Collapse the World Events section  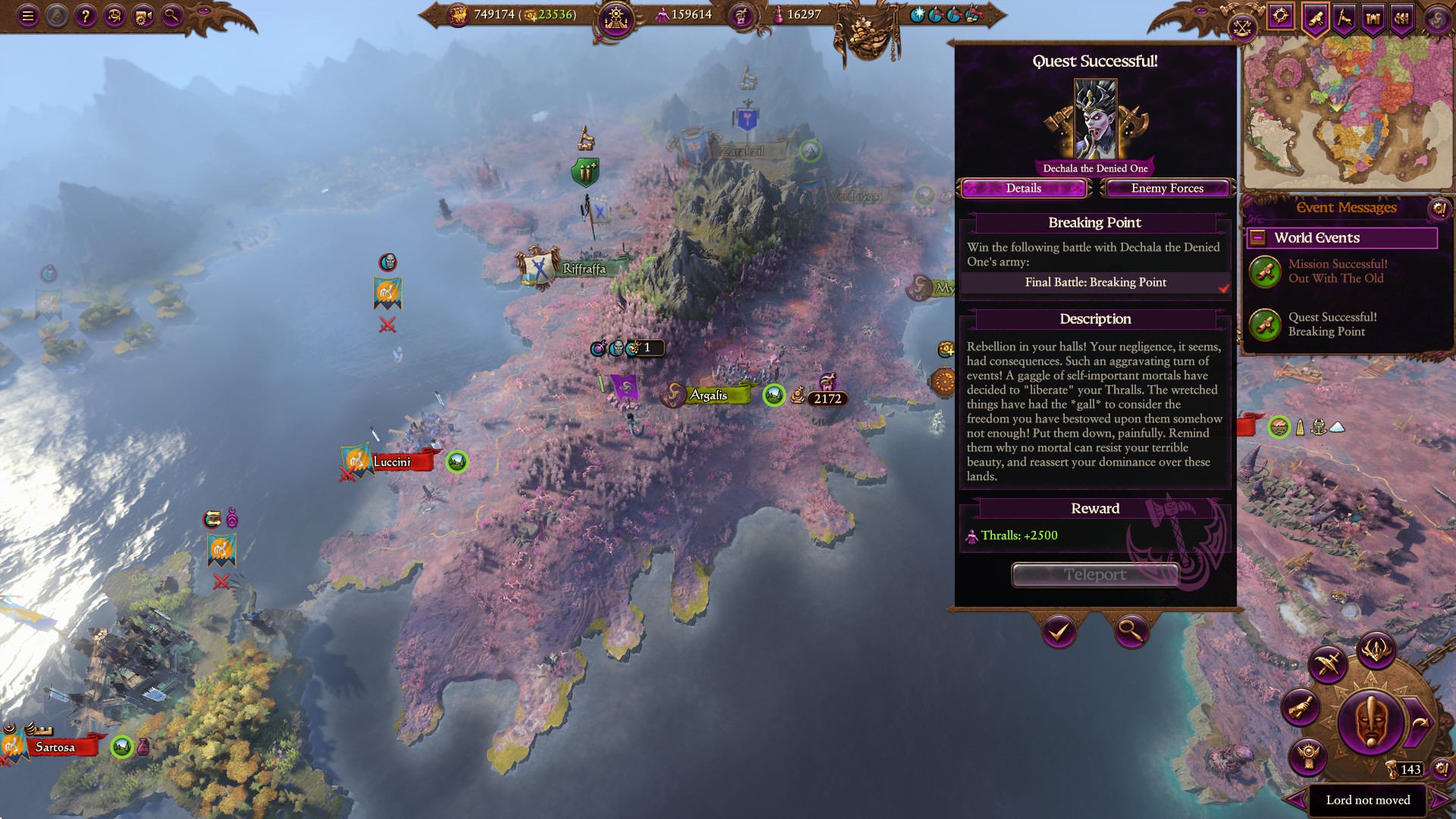coord(1257,238)
